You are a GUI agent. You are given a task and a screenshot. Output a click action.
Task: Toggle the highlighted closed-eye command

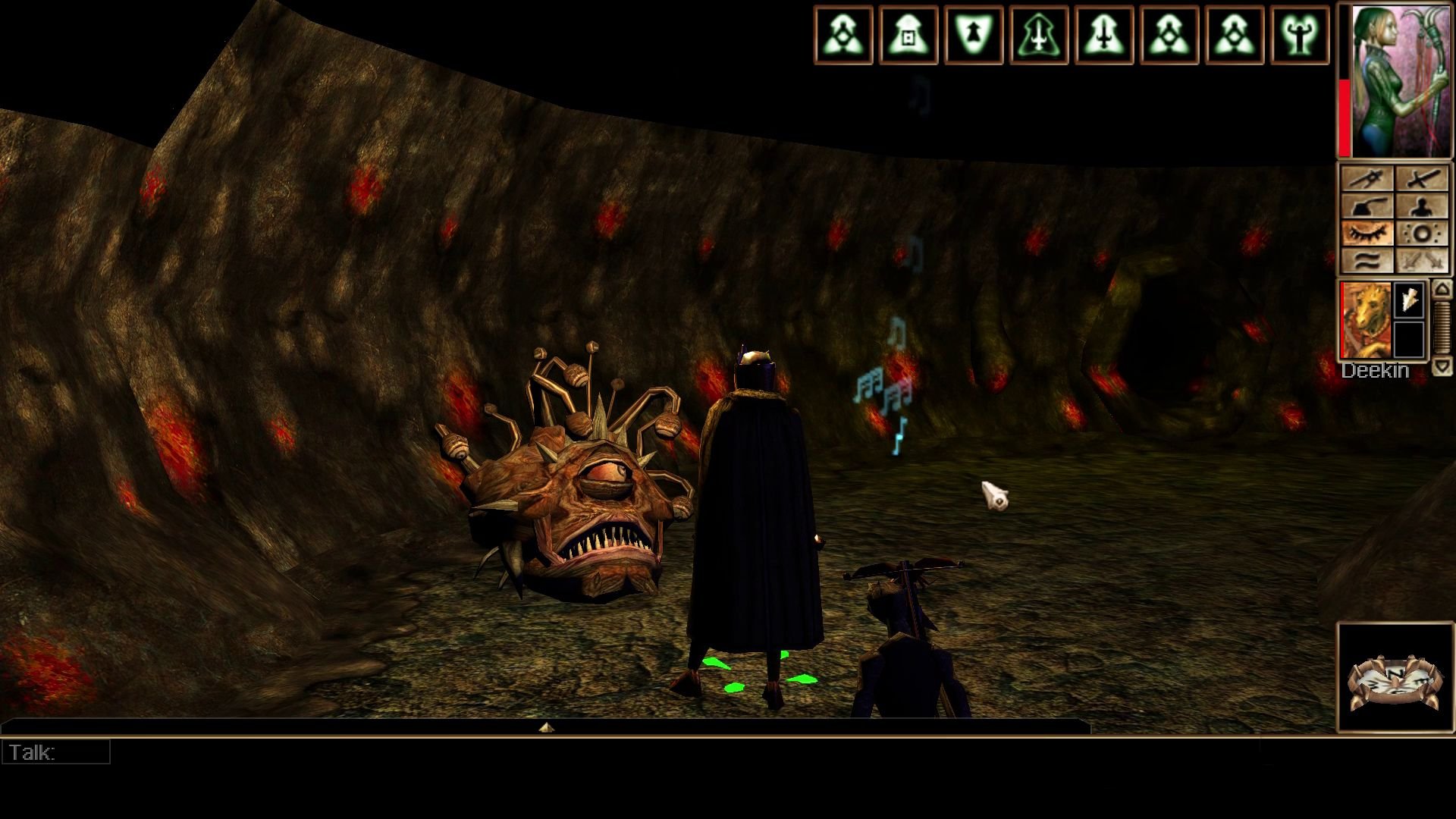[1369, 234]
